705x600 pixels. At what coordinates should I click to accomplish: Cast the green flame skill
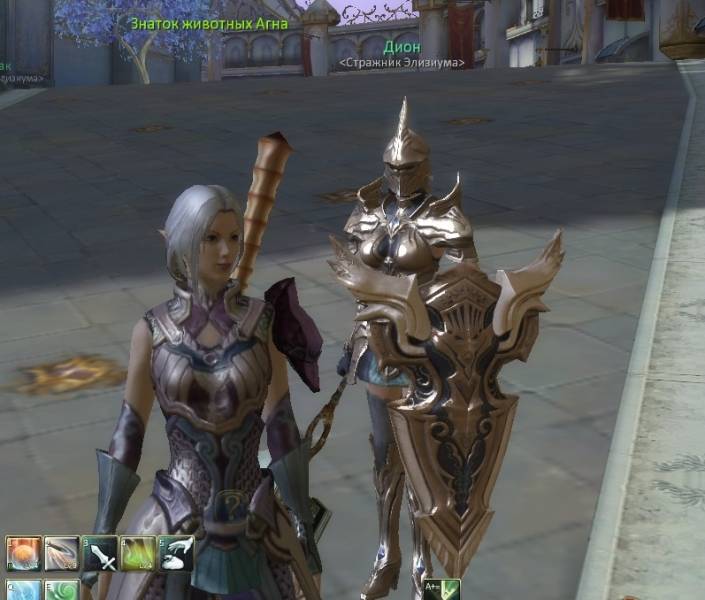(138, 553)
